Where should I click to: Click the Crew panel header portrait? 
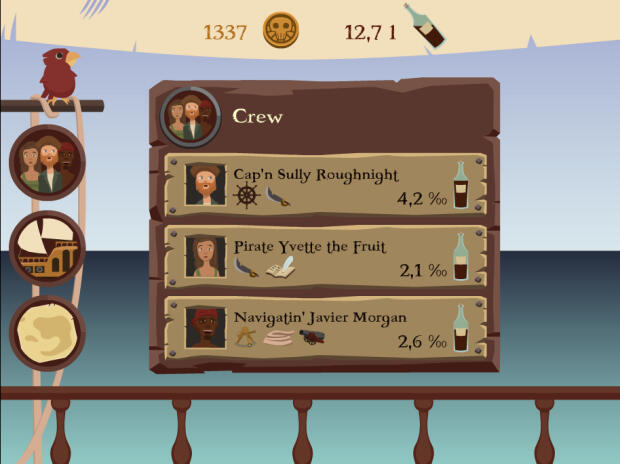pyautogui.click(x=190, y=117)
